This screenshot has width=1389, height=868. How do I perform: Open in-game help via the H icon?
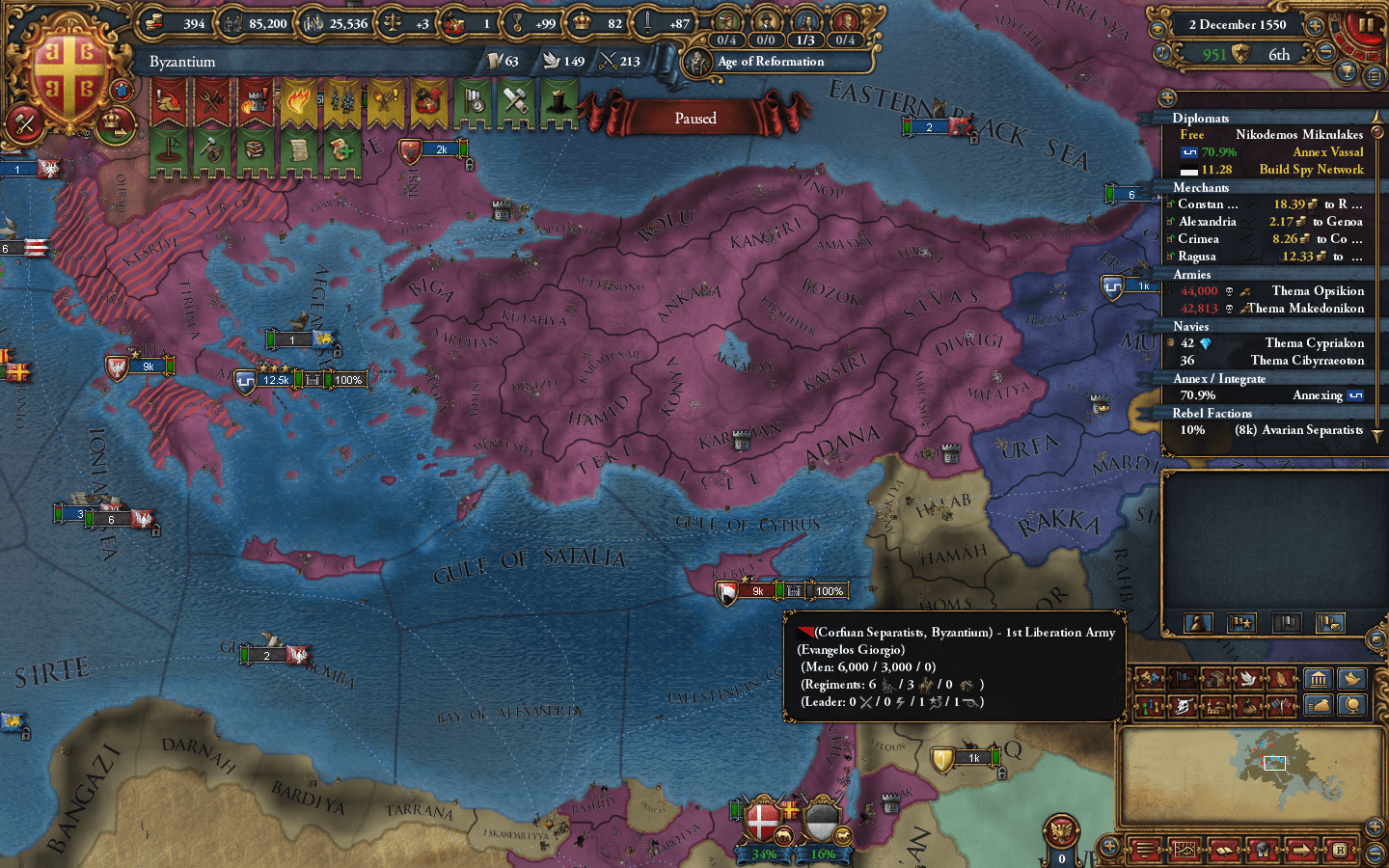pyautogui.click(x=1341, y=849)
